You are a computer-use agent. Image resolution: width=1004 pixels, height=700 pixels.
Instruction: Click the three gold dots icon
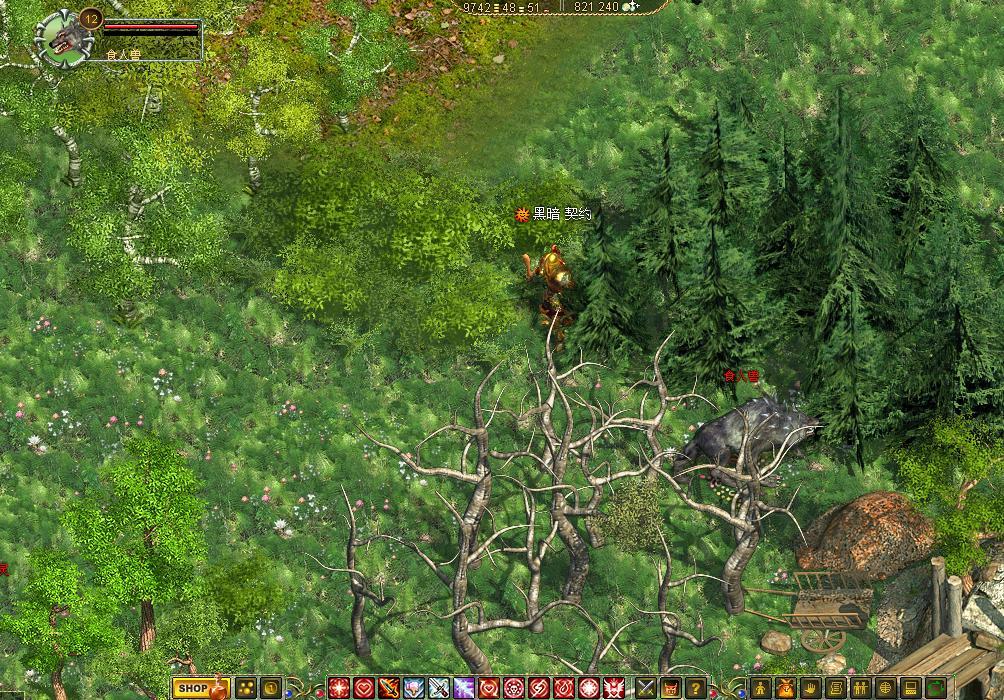pos(245,688)
